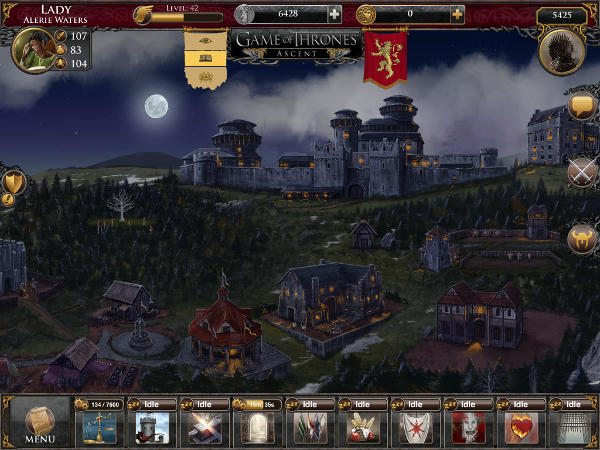Open the crossed swords battle icon

coord(581,171)
